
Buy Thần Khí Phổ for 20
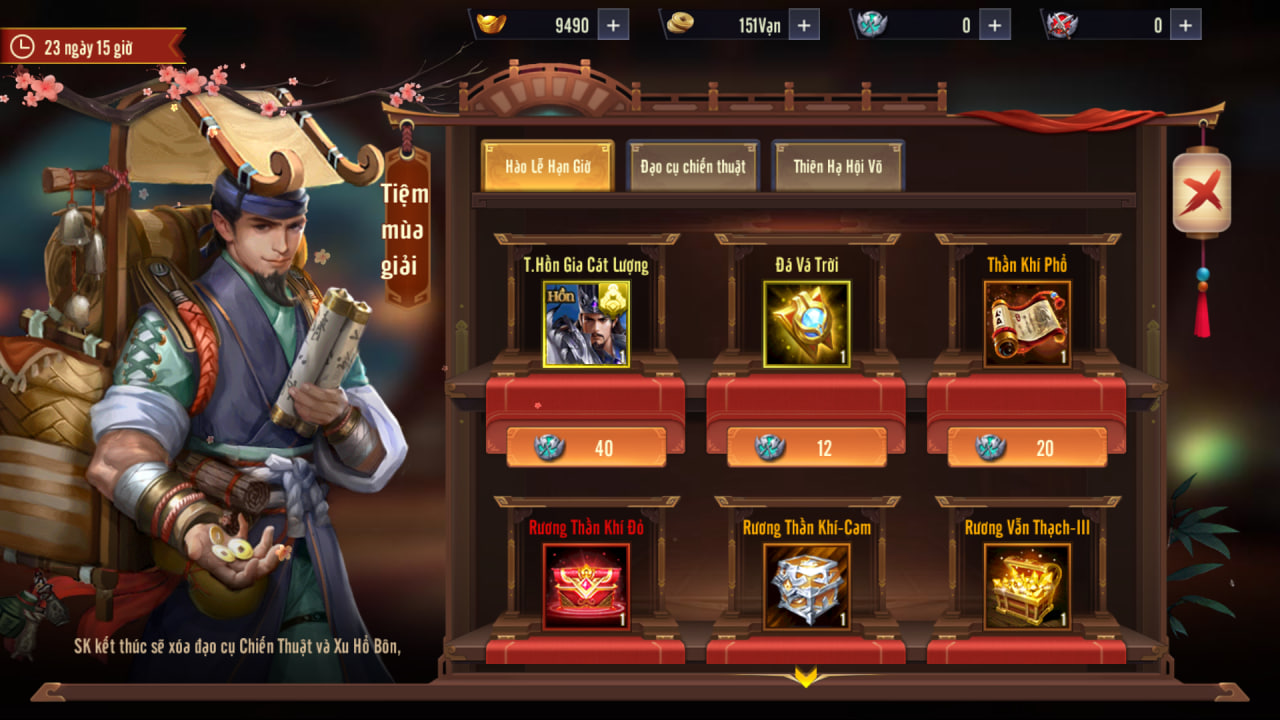pos(1027,448)
